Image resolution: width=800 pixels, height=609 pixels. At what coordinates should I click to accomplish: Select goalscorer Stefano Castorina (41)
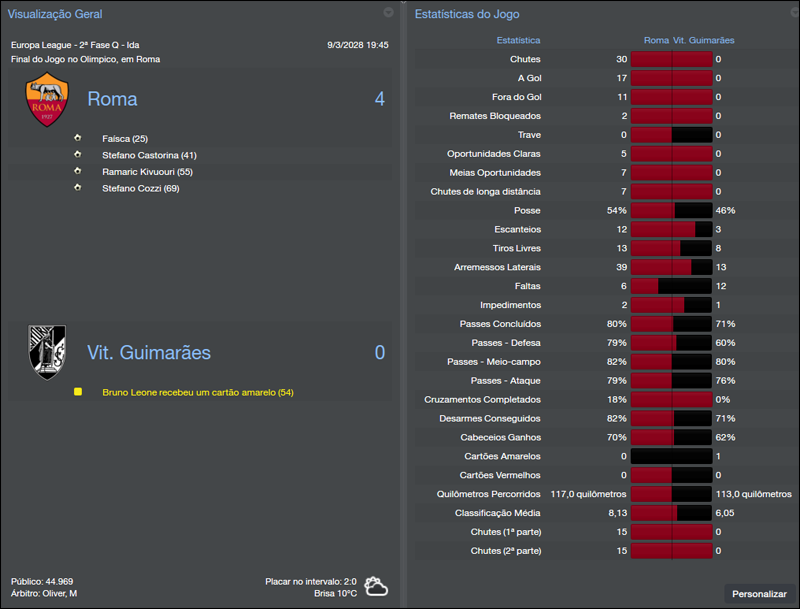pos(149,156)
